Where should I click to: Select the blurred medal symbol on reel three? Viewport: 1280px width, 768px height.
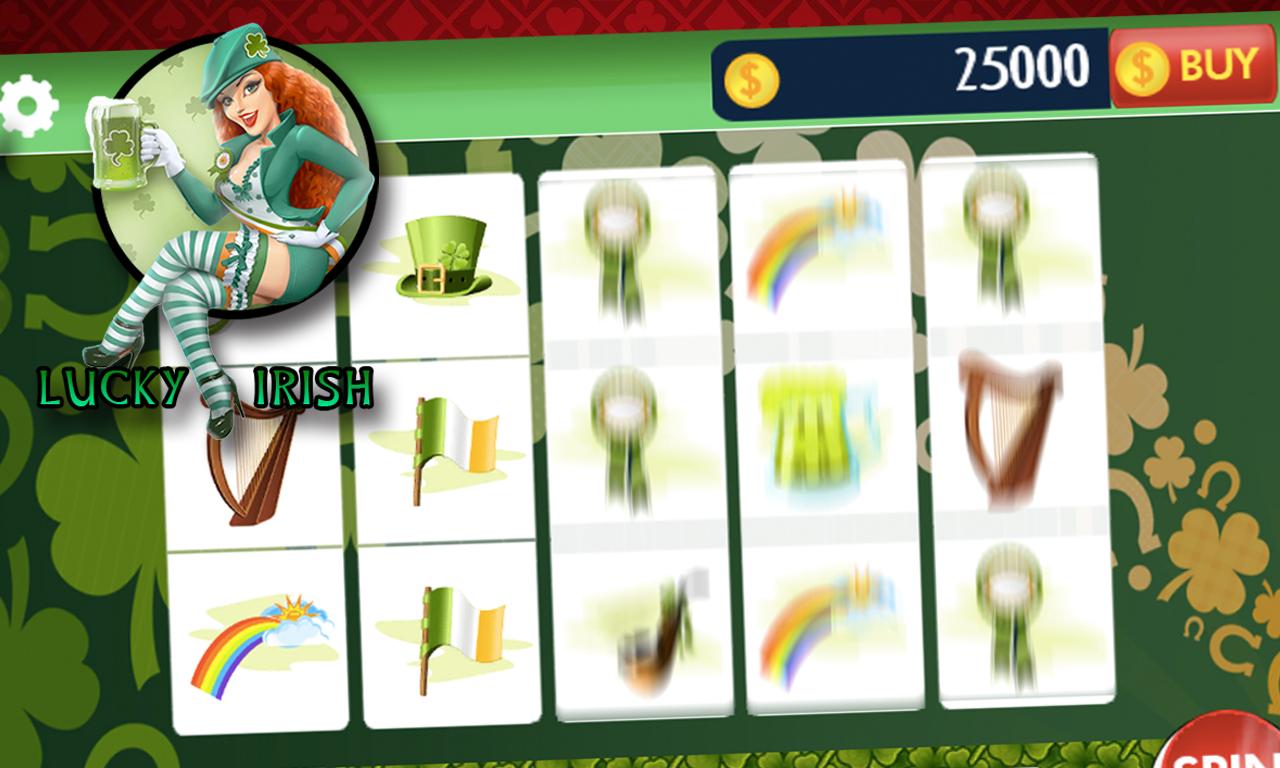click(x=620, y=250)
